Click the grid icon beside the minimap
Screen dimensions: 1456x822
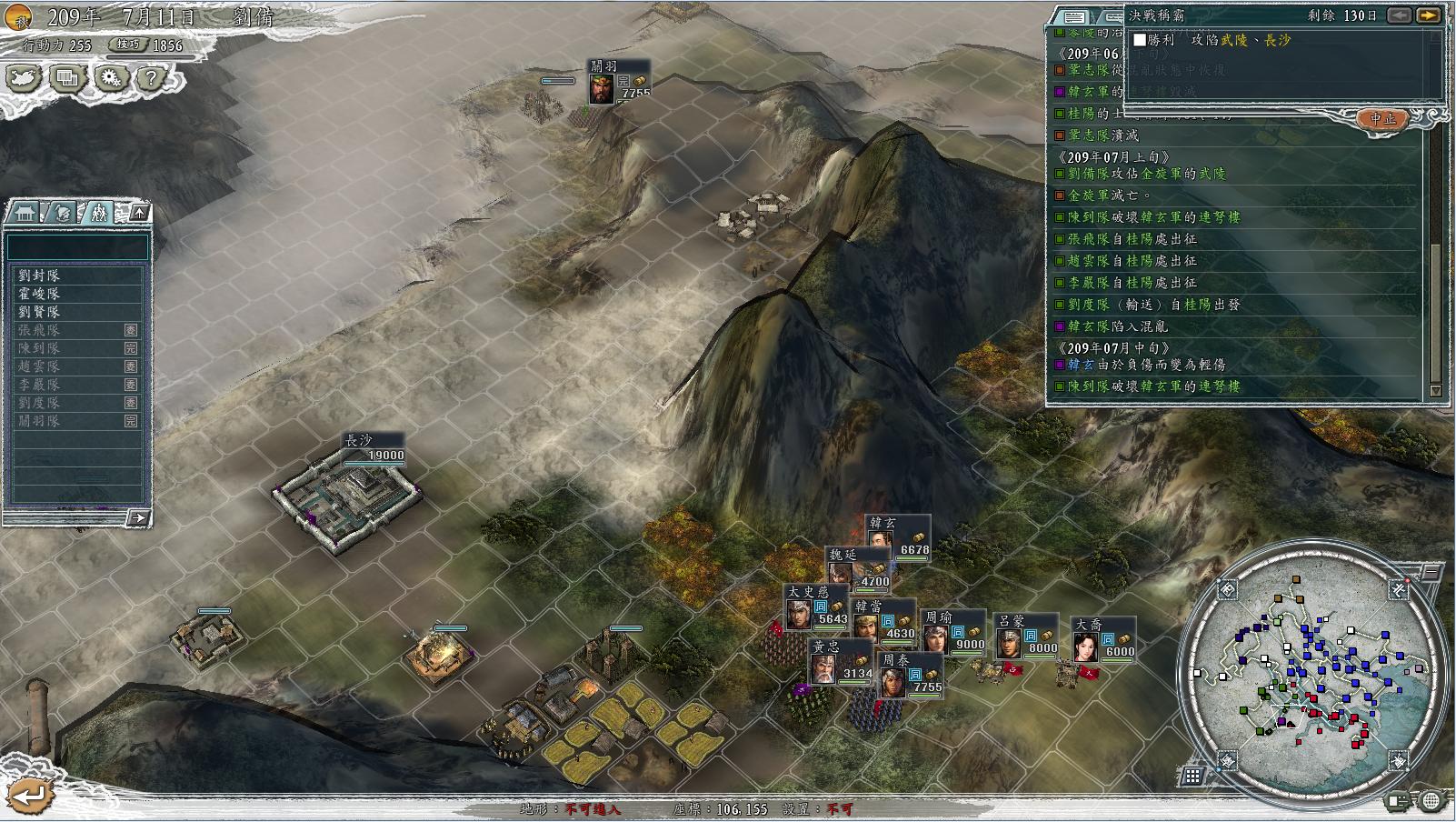pyautogui.click(x=1192, y=776)
